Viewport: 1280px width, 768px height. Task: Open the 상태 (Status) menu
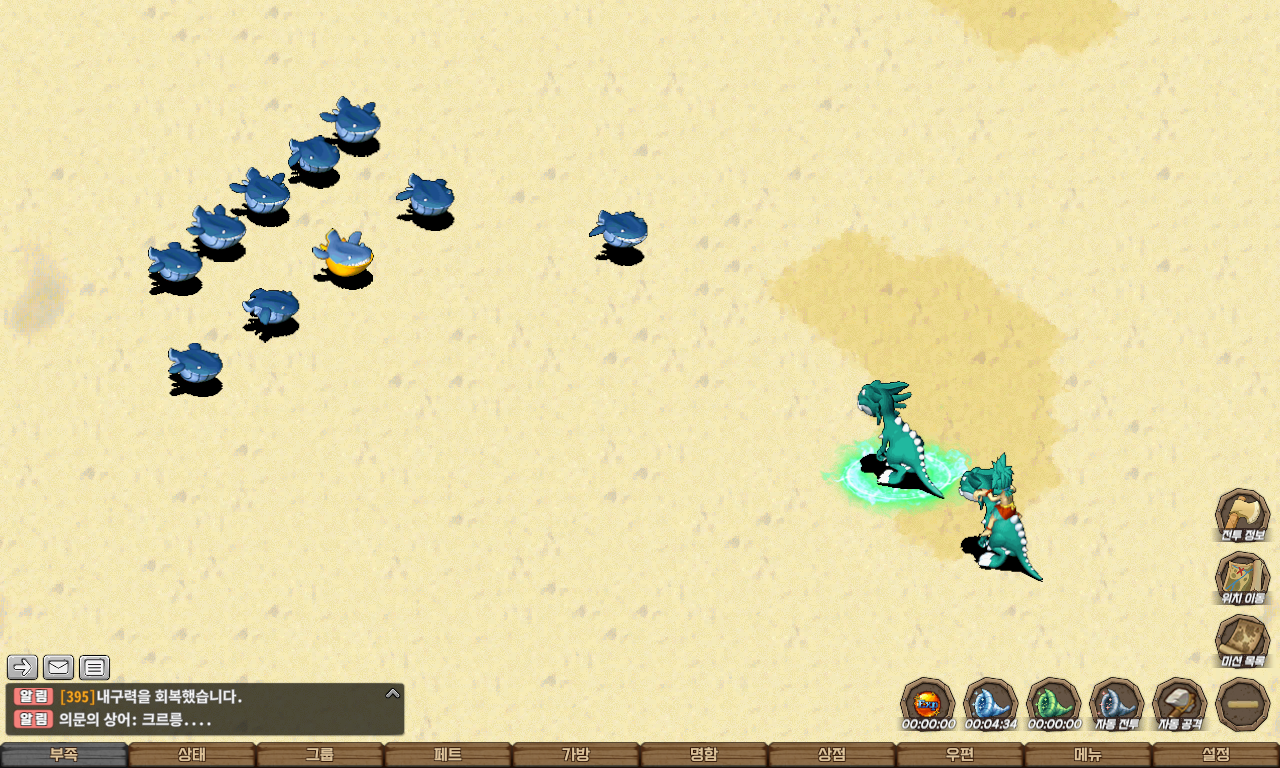tap(192, 755)
